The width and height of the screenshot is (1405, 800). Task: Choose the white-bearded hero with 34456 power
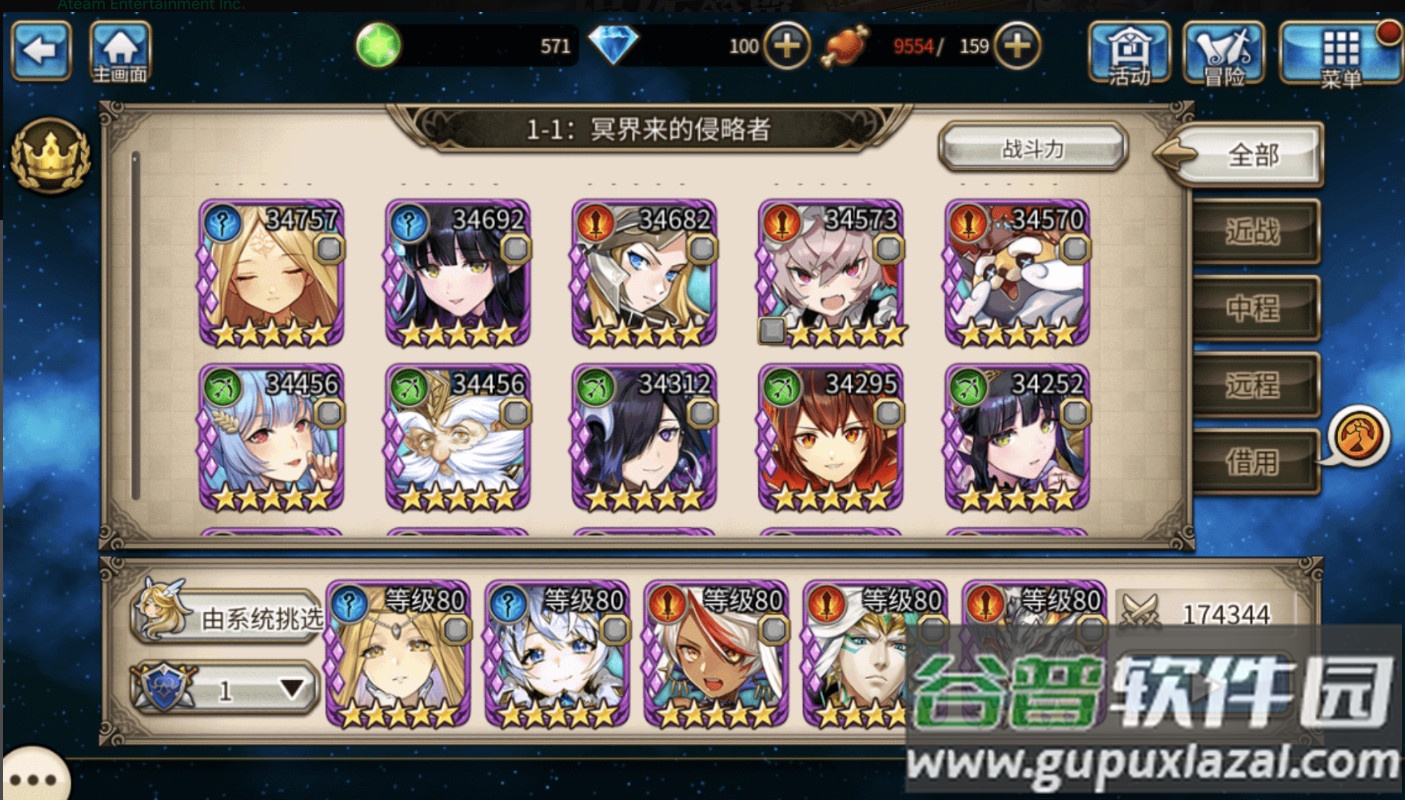pyautogui.click(x=458, y=438)
